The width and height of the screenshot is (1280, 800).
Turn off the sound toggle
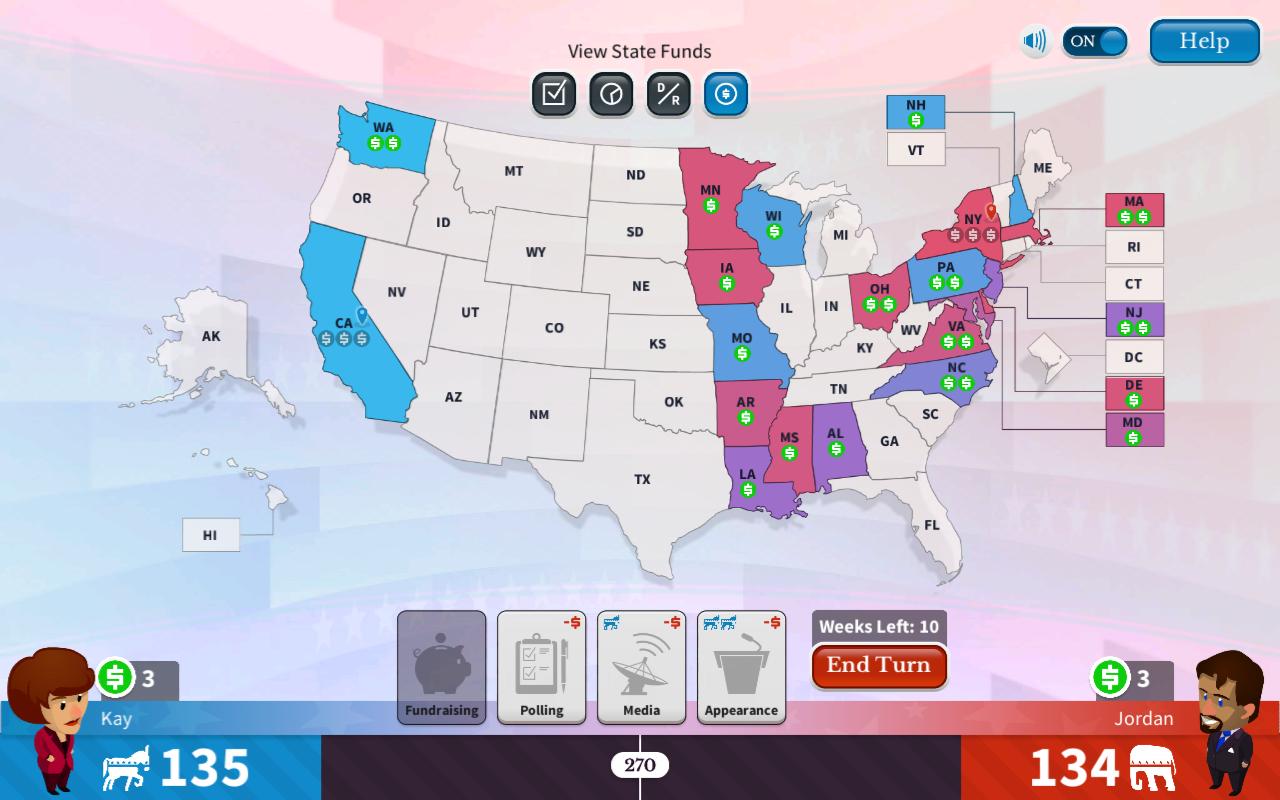[1095, 42]
